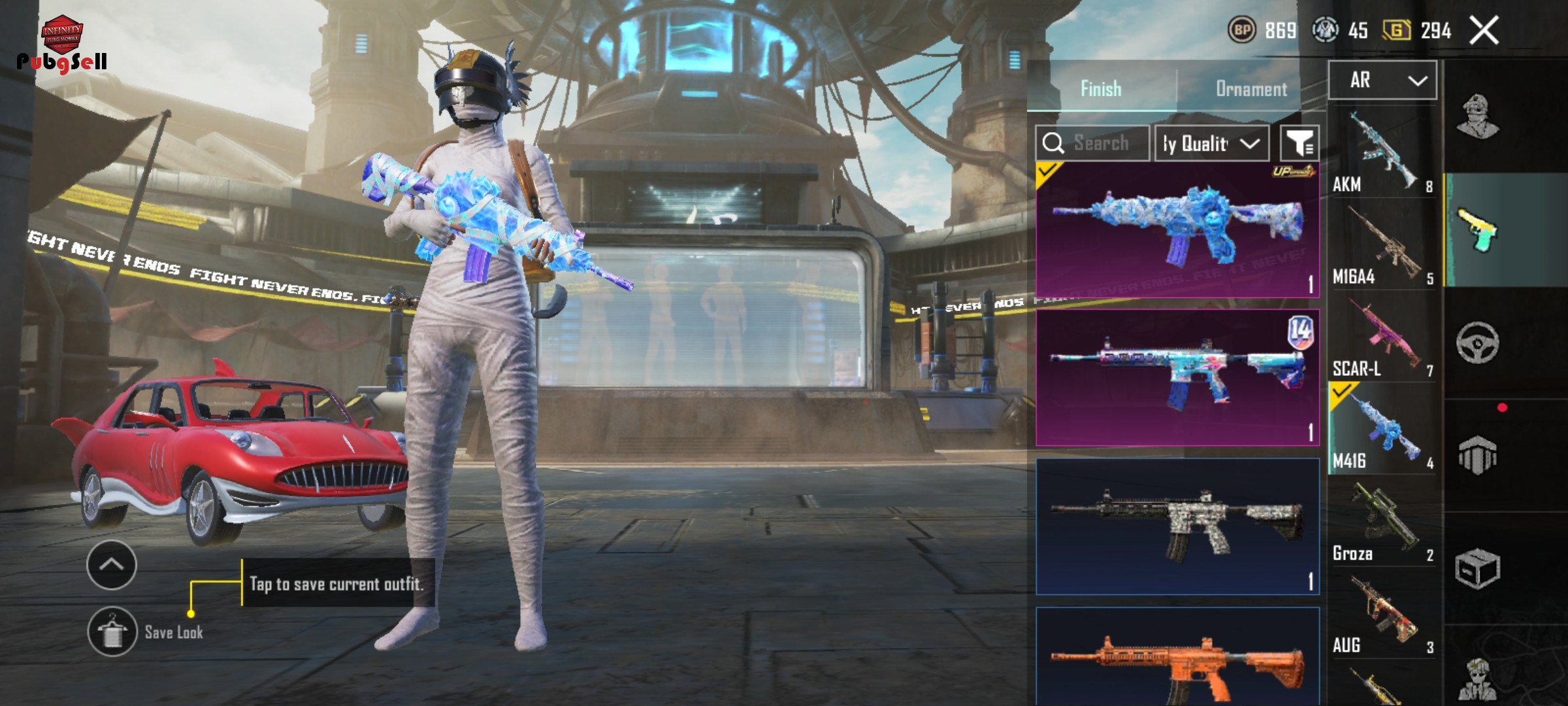
Task: Open the sort by Quality dropdown
Action: click(x=1212, y=143)
